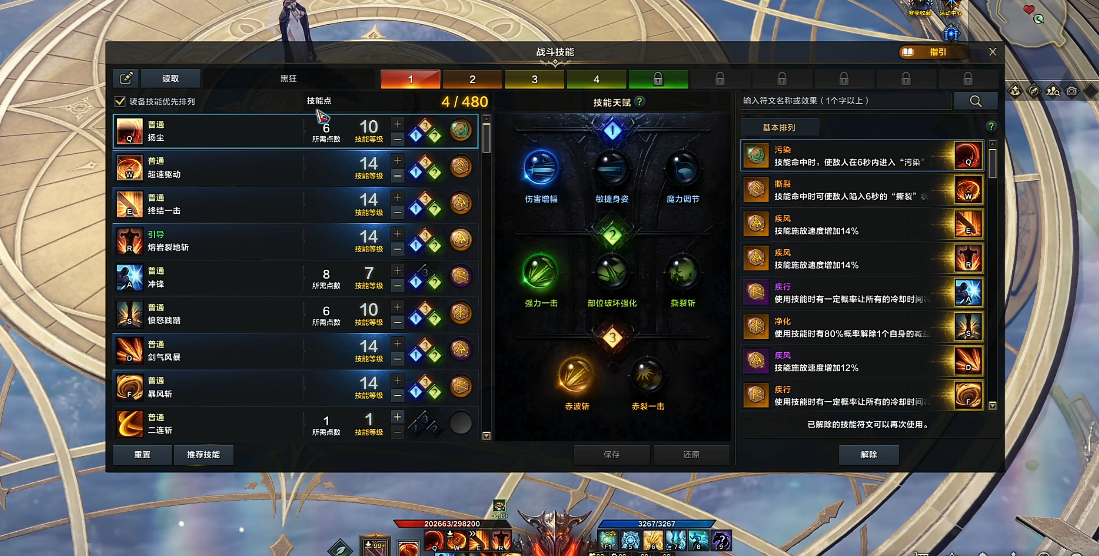Focus the rune name search field
1099x556 pixels.
click(x=845, y=101)
